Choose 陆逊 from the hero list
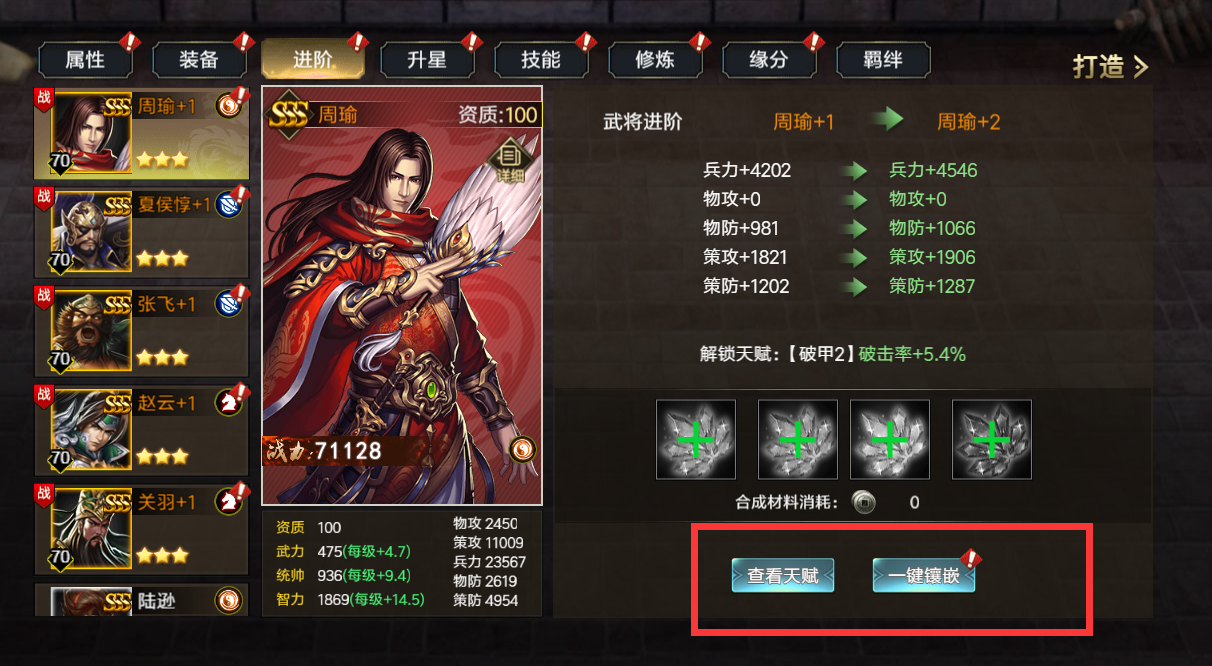 click(141, 600)
